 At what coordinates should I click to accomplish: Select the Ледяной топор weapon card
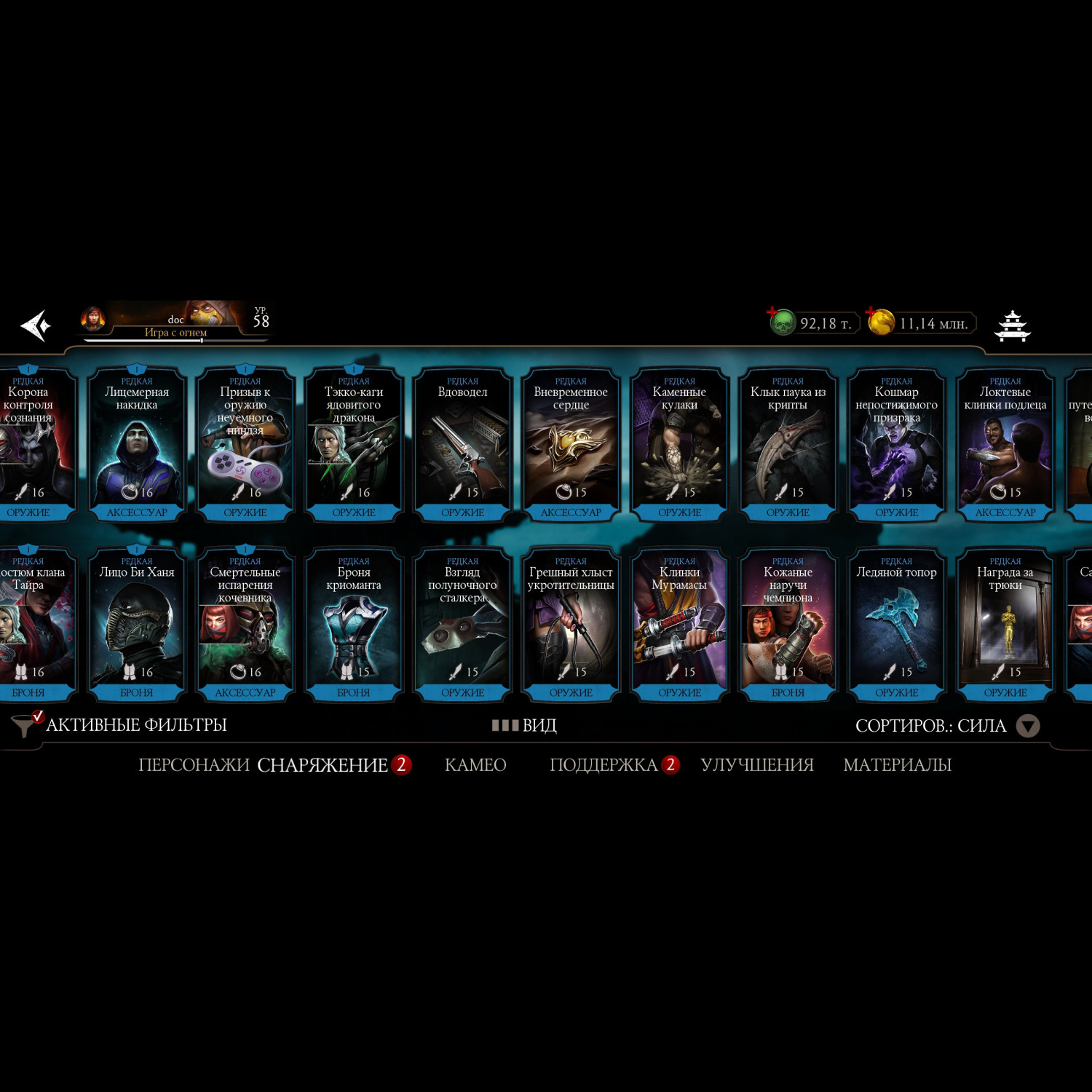[x=896, y=625]
